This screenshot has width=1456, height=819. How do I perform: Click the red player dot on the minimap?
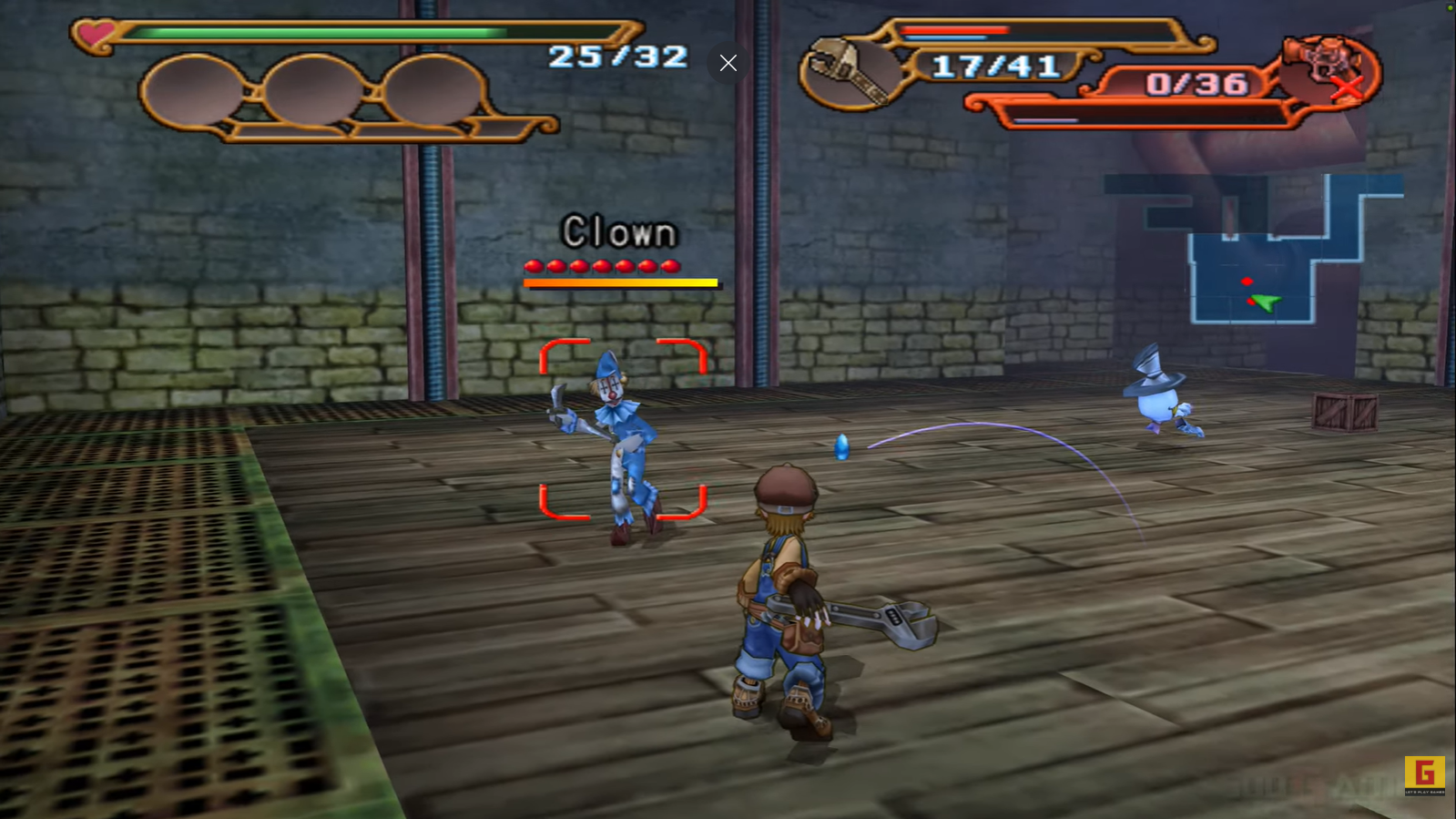click(1247, 282)
